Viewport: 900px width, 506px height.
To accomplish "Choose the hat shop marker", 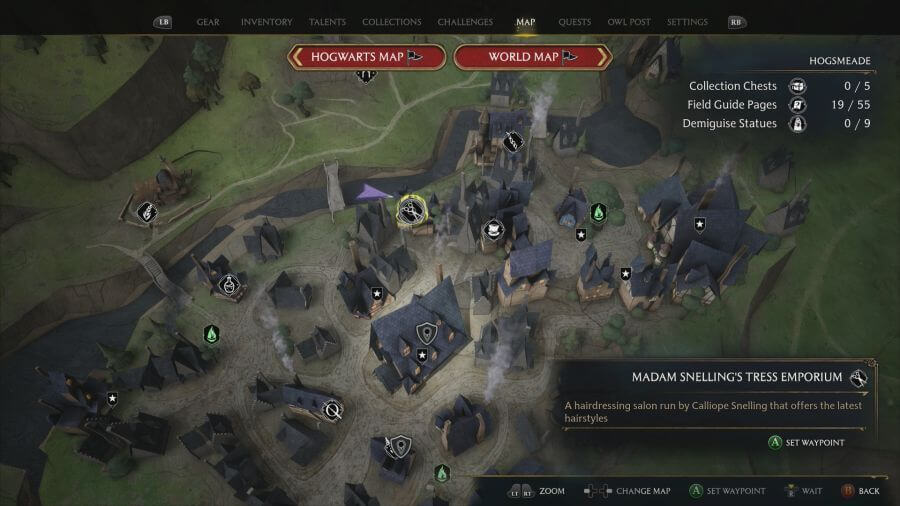I will [x=492, y=230].
